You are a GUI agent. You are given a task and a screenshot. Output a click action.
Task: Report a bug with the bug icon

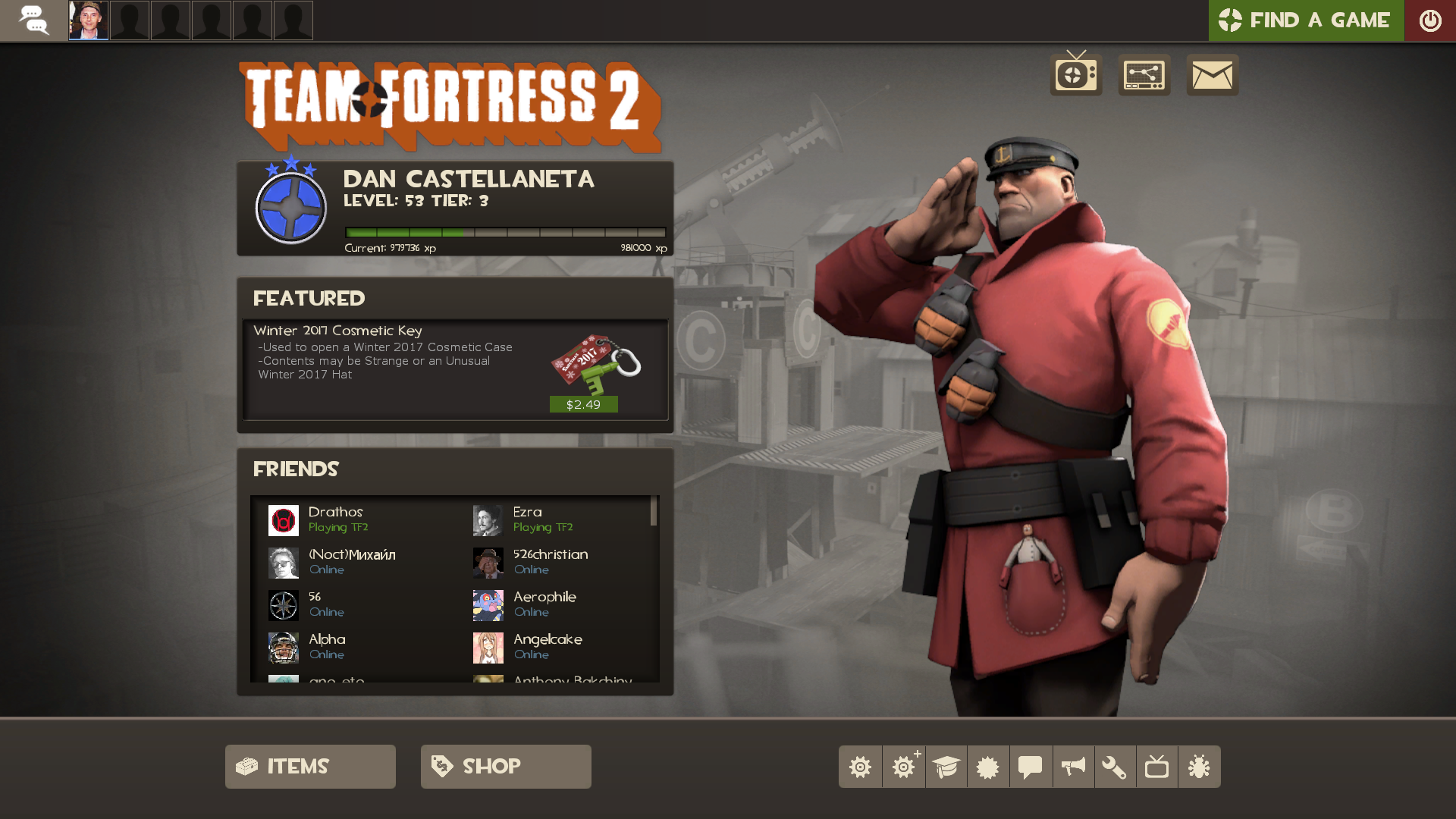click(x=1199, y=767)
